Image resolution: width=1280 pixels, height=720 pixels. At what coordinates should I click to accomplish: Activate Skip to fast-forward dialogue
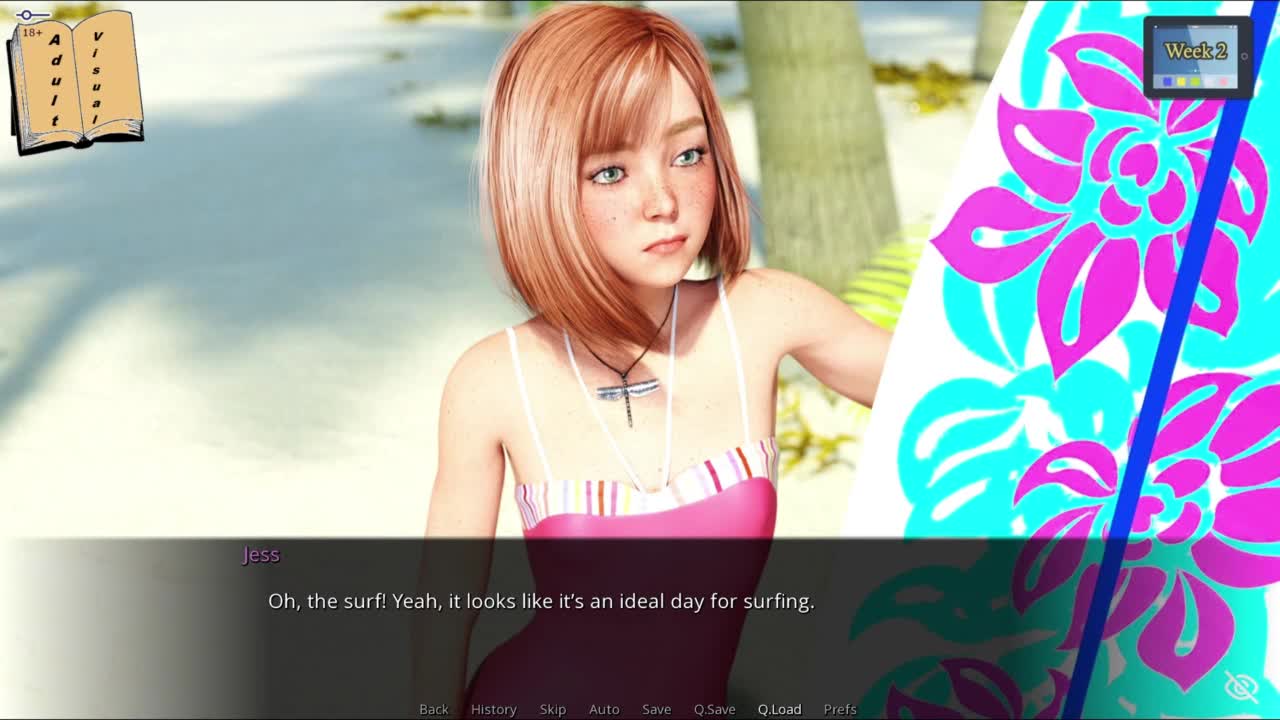(553, 709)
